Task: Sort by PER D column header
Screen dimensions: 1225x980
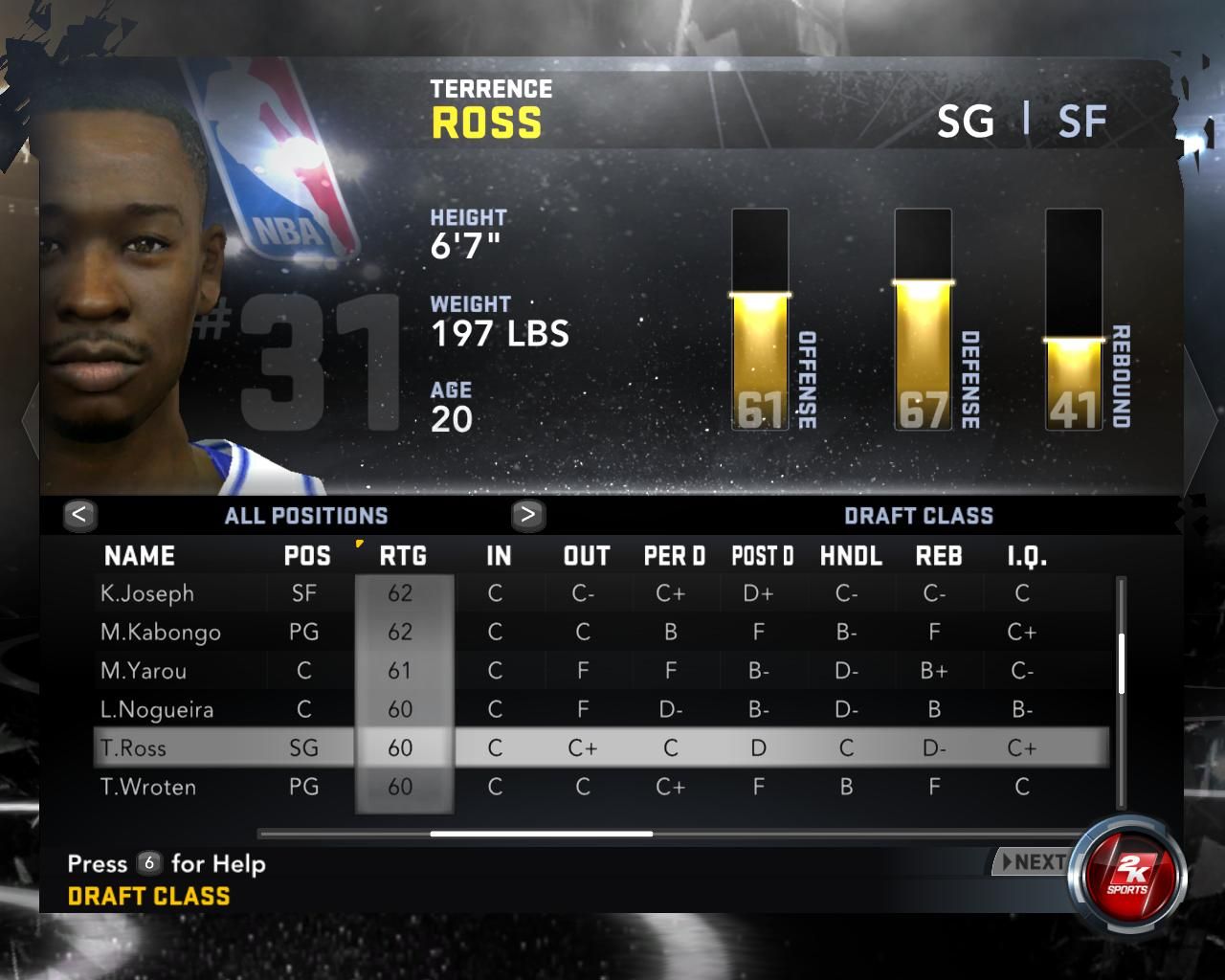Action: click(674, 556)
